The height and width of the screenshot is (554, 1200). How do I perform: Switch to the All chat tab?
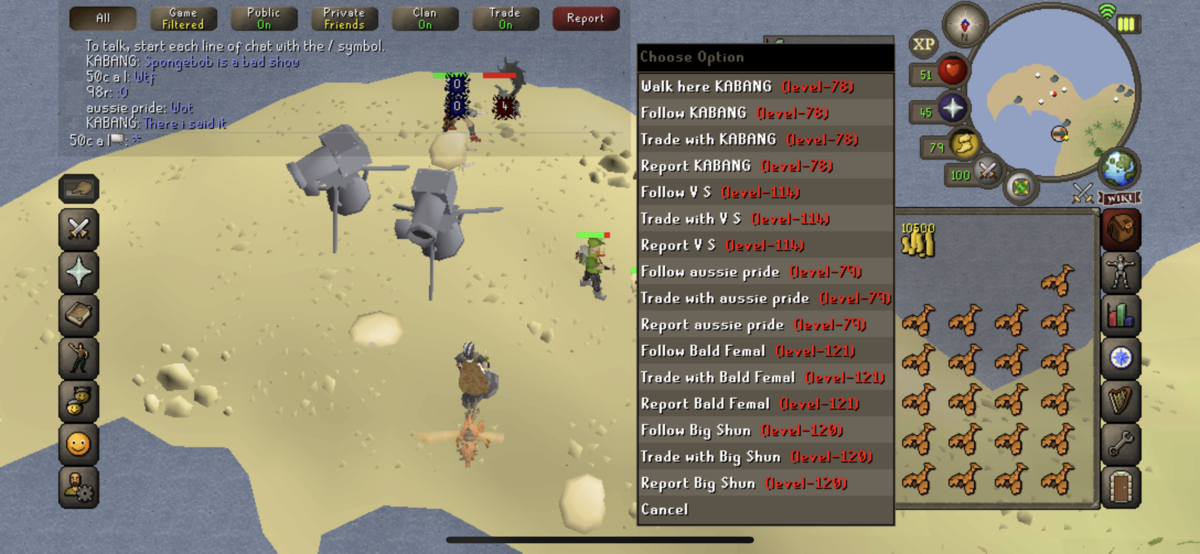click(x=103, y=18)
